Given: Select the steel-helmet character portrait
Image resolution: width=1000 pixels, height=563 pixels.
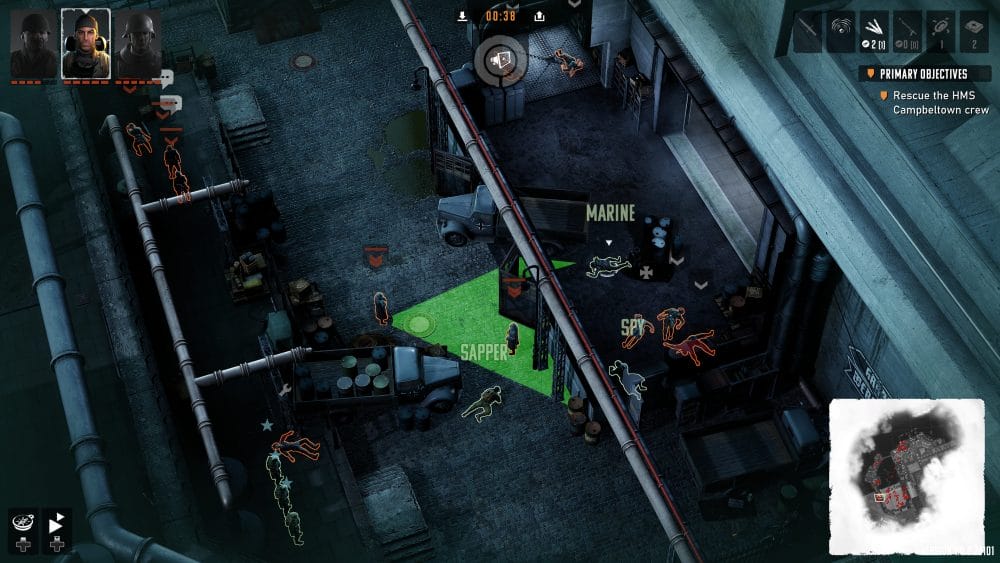Looking at the screenshot, I should point(137,44).
